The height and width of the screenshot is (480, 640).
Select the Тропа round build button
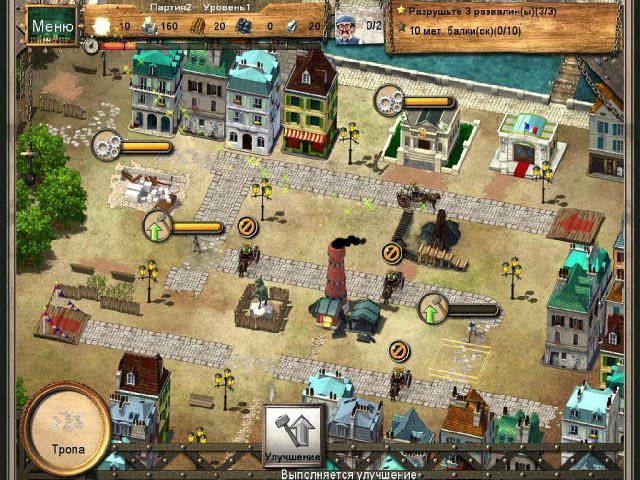coord(65,426)
